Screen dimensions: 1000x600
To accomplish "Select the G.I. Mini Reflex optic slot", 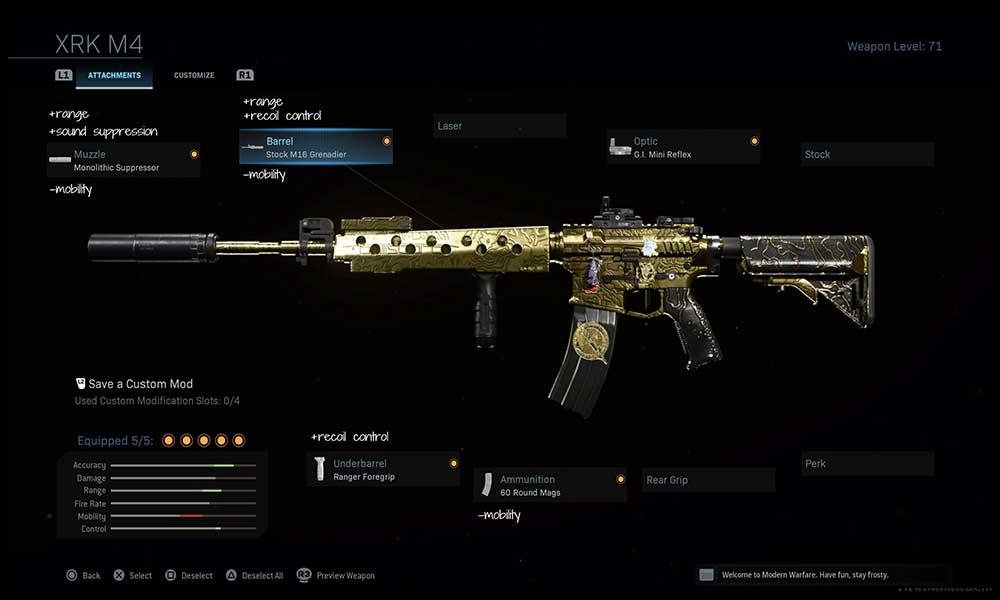I will coord(683,147).
